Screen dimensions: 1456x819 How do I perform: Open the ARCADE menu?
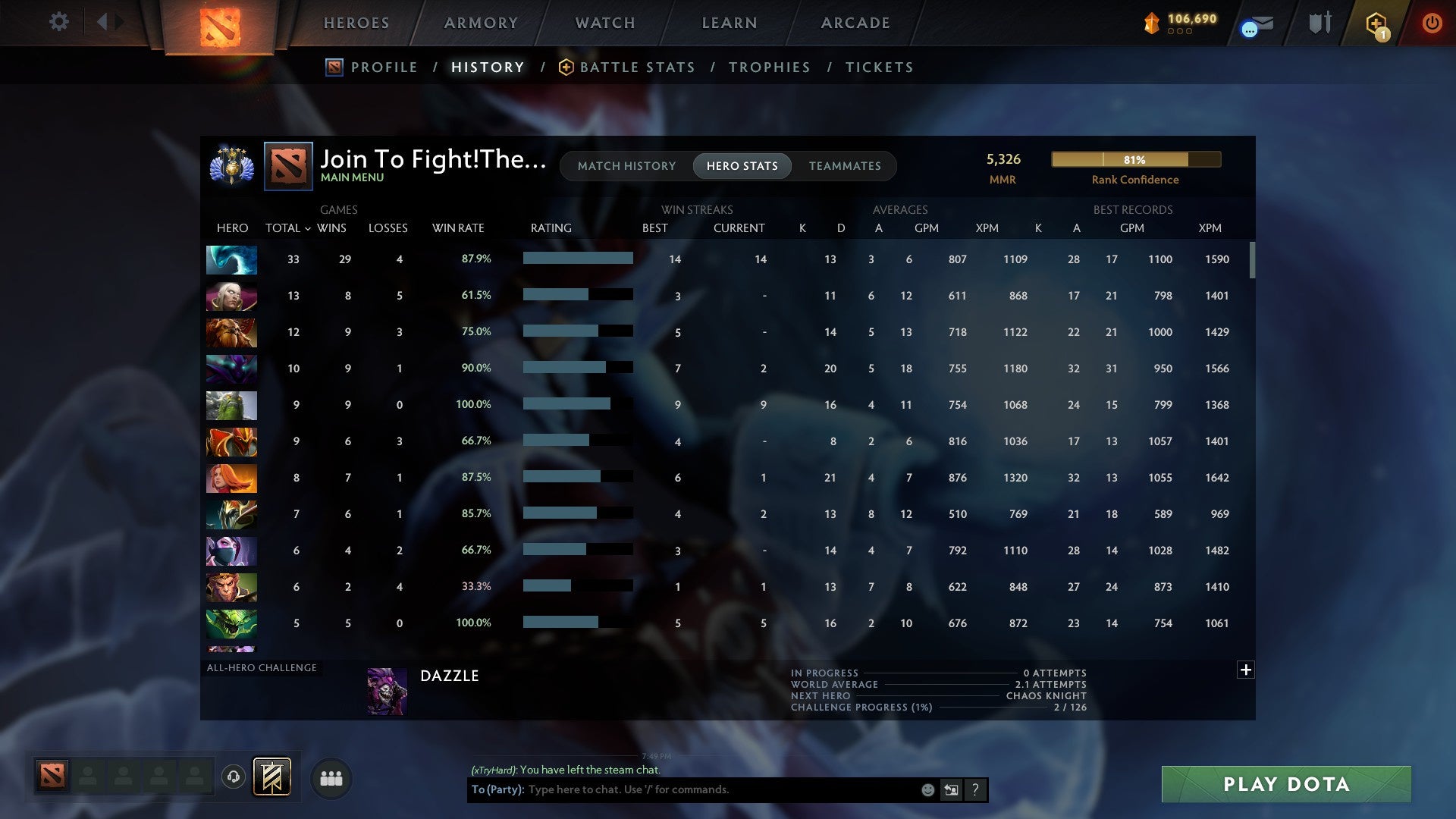[854, 23]
